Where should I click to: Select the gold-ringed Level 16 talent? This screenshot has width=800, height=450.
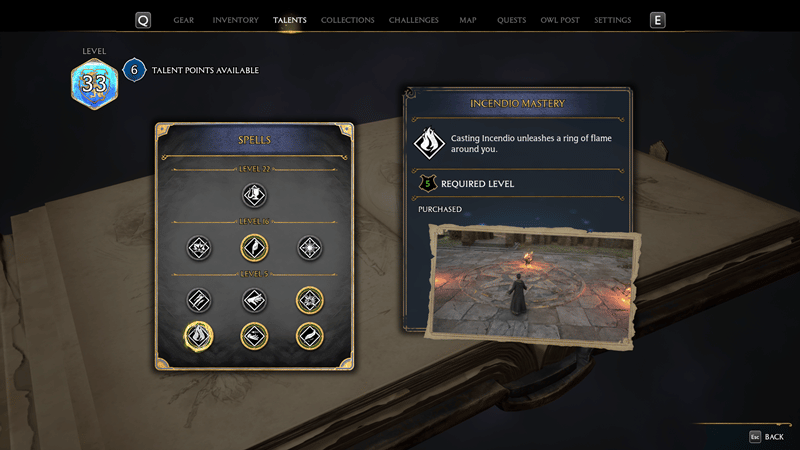(x=254, y=247)
